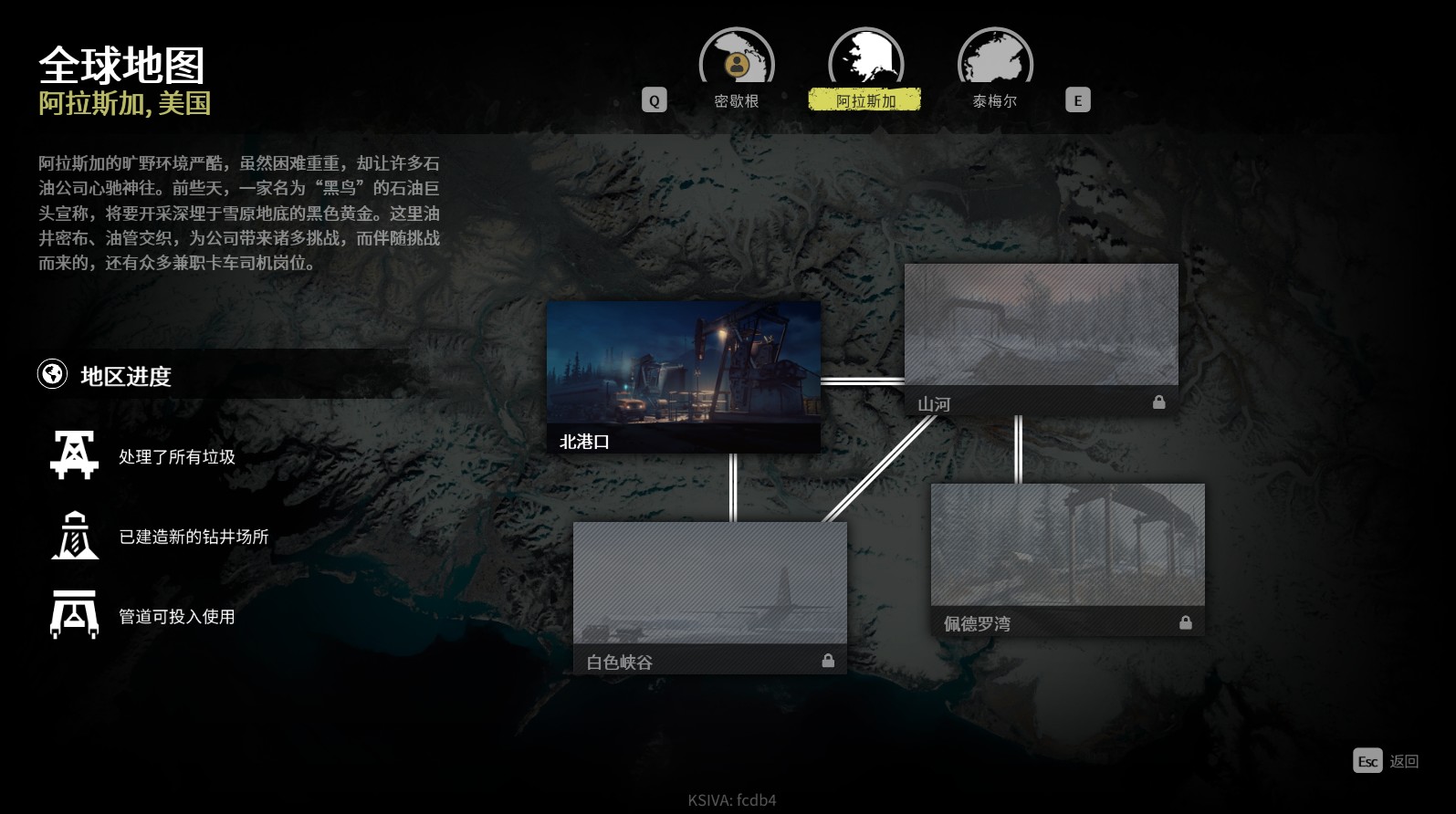Screen dimensions: 1456x814
Task: Click the trash cleanup progress icon
Action: click(x=73, y=454)
